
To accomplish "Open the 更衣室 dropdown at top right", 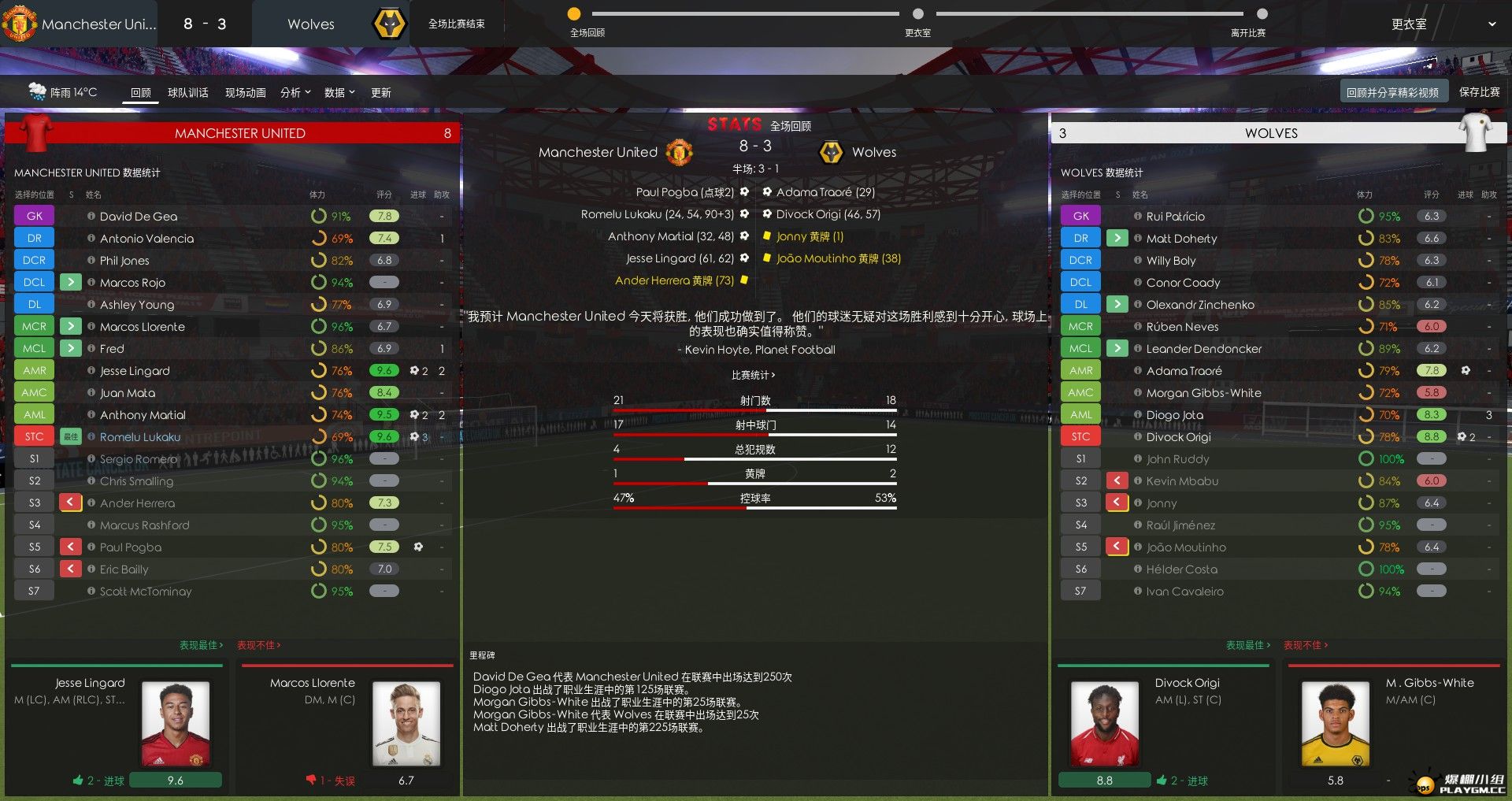I will coord(1443,24).
